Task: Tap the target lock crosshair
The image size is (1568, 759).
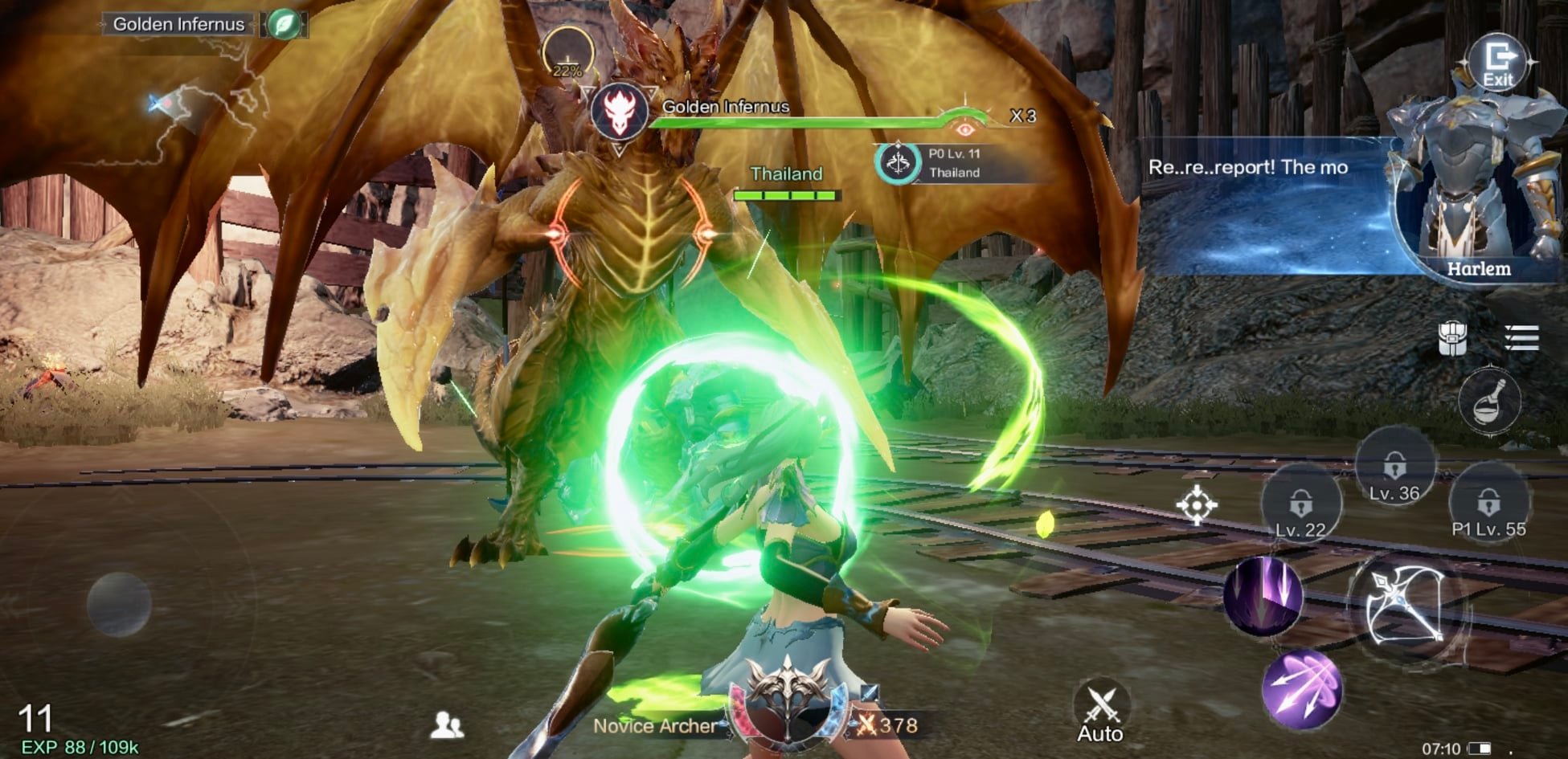Action: click(1196, 505)
